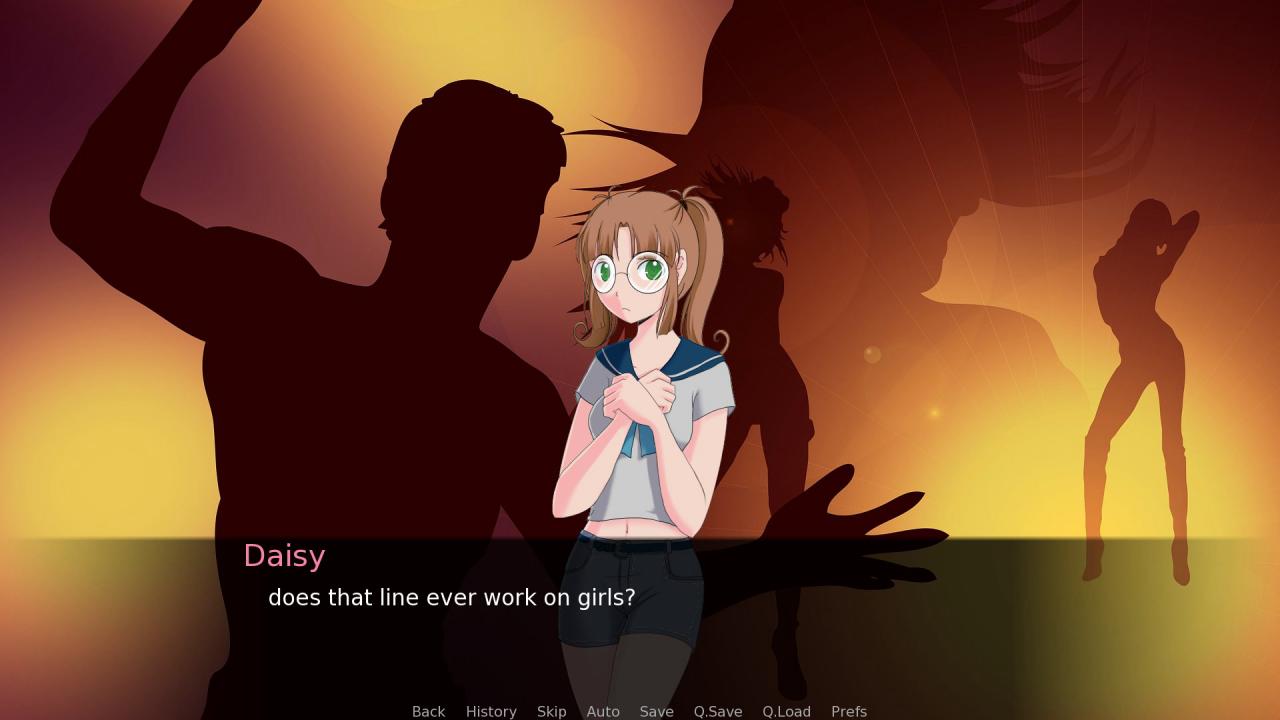Quick save with Q.Save

point(718,711)
